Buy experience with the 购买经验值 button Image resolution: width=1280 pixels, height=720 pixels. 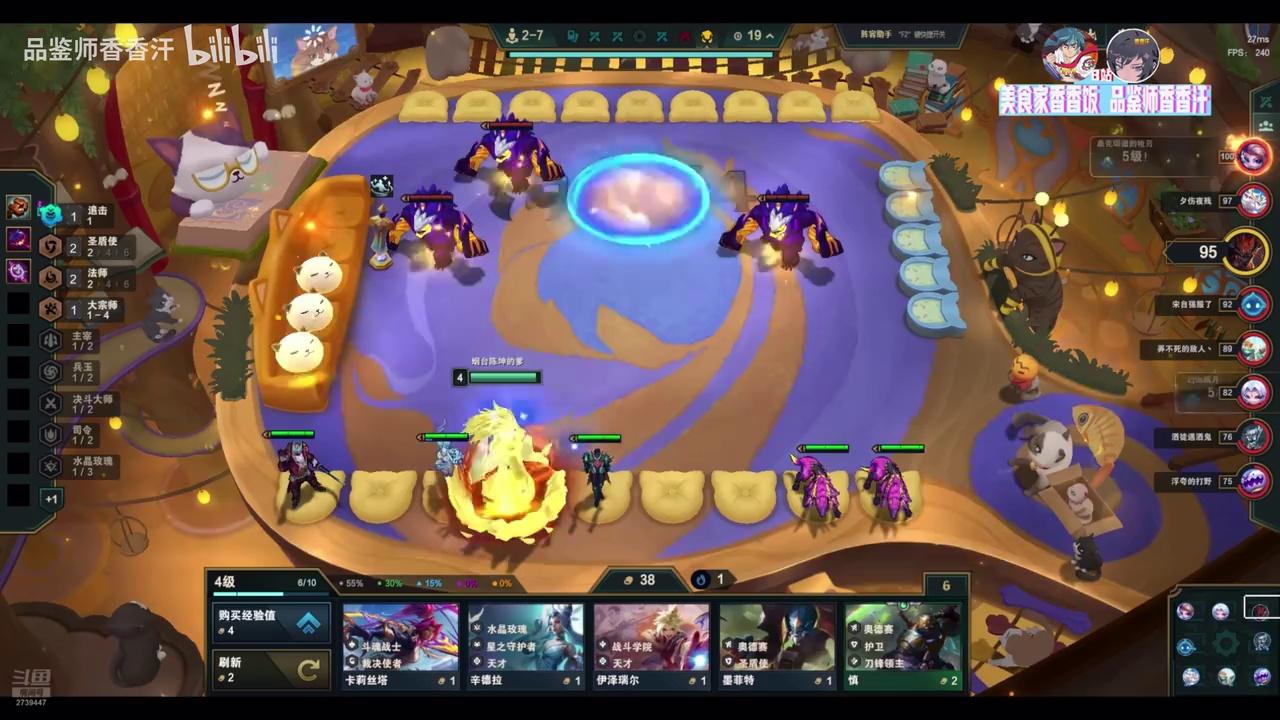[270, 623]
